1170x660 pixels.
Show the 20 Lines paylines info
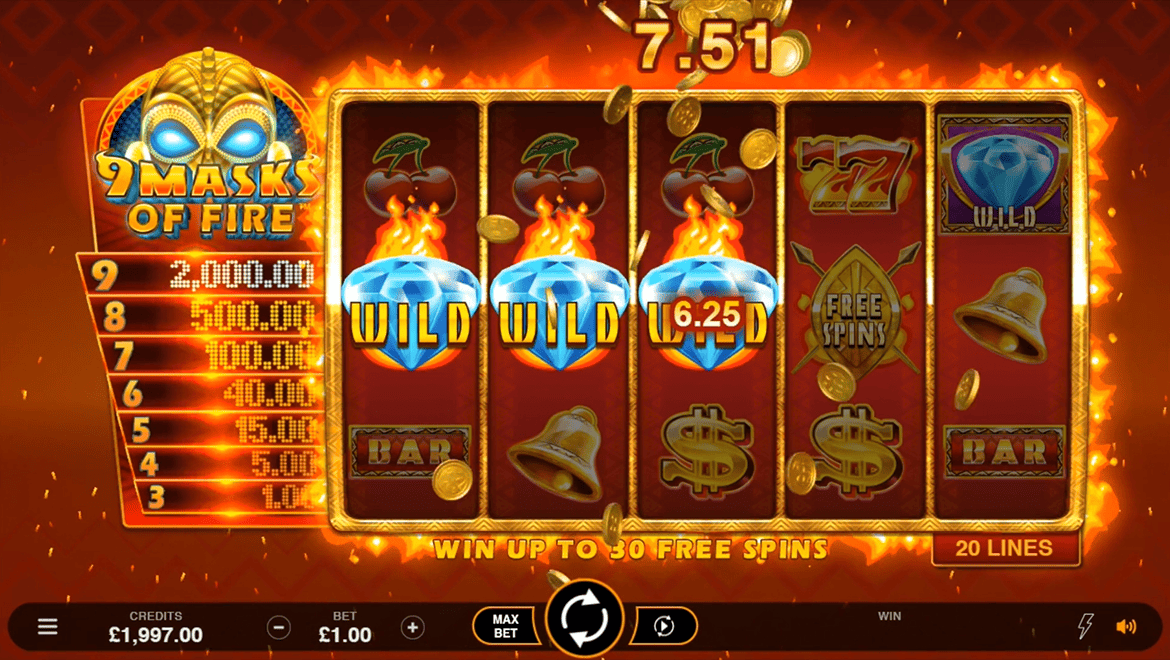click(1005, 548)
